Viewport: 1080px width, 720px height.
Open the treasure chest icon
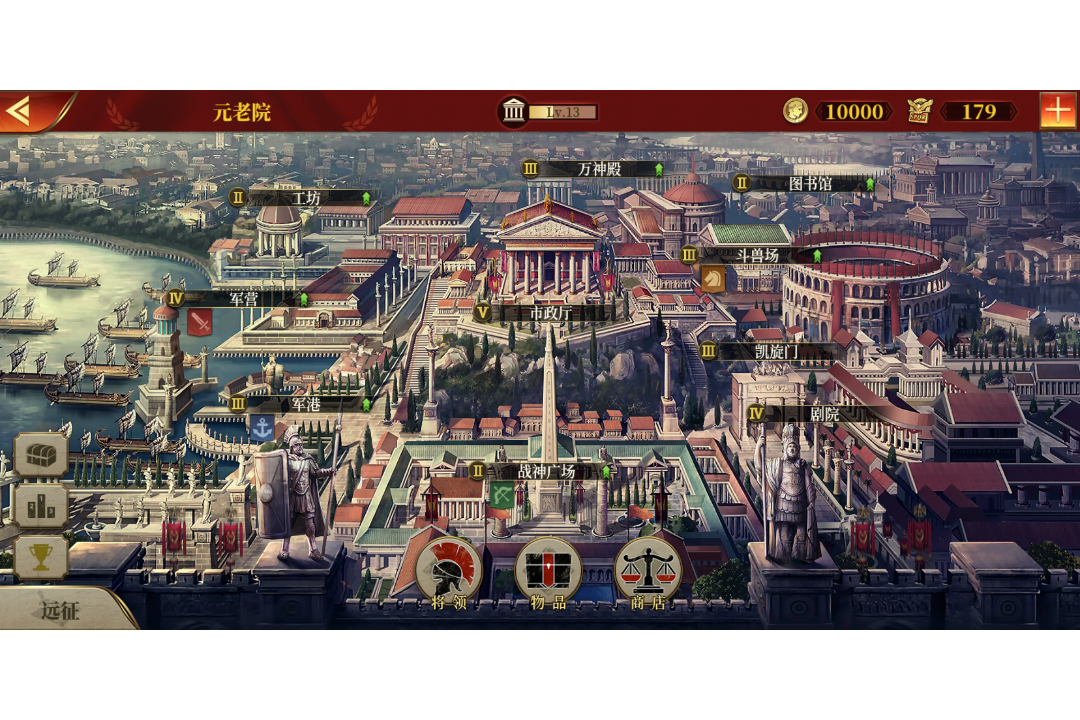41,455
